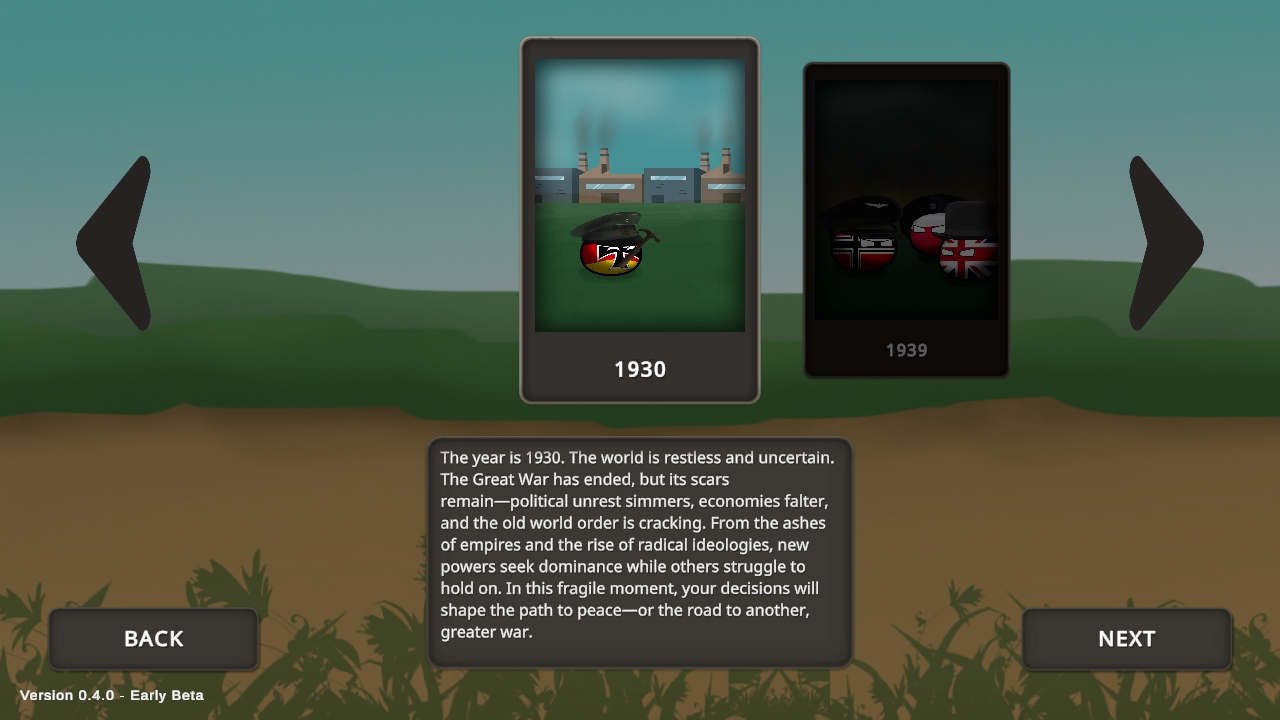Advance to the next scenario using the right arrow
Viewport: 1280px width, 720px height.
(1163, 240)
